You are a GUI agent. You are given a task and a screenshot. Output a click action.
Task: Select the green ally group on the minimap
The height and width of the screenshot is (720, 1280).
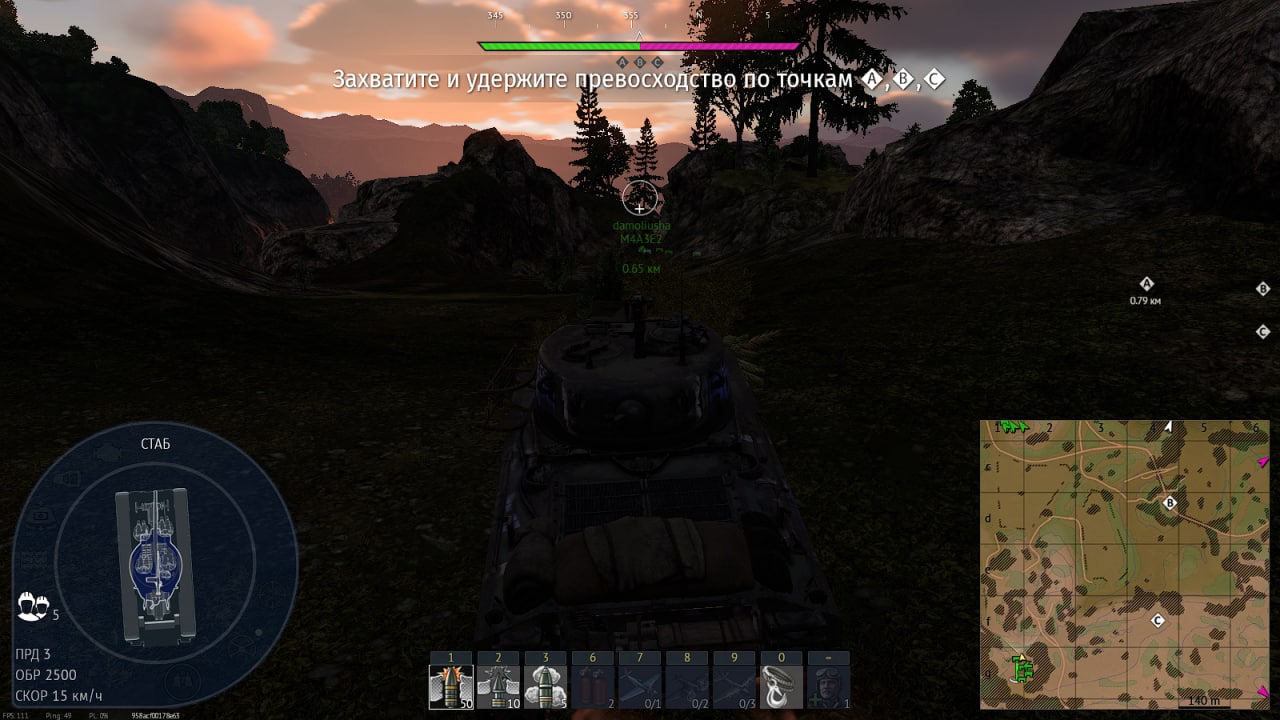1021,668
